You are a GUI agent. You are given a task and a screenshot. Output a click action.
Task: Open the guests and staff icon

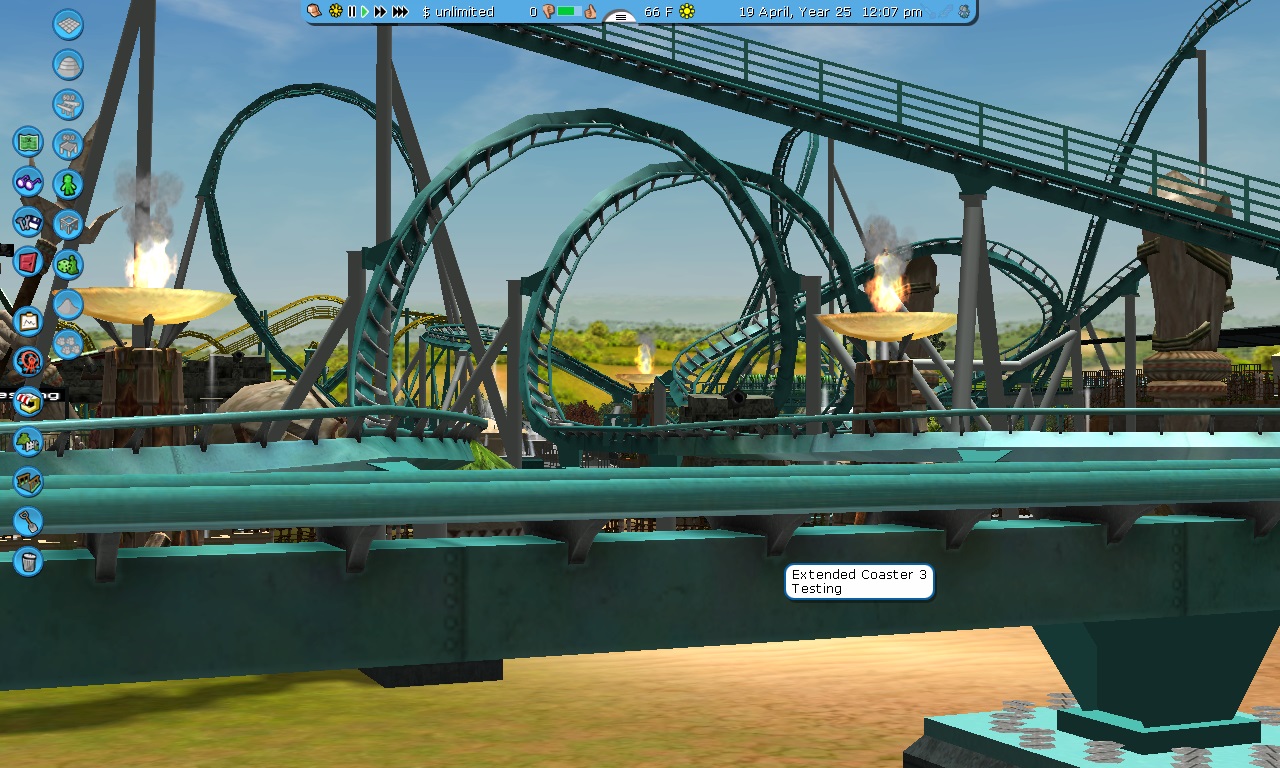click(28, 361)
